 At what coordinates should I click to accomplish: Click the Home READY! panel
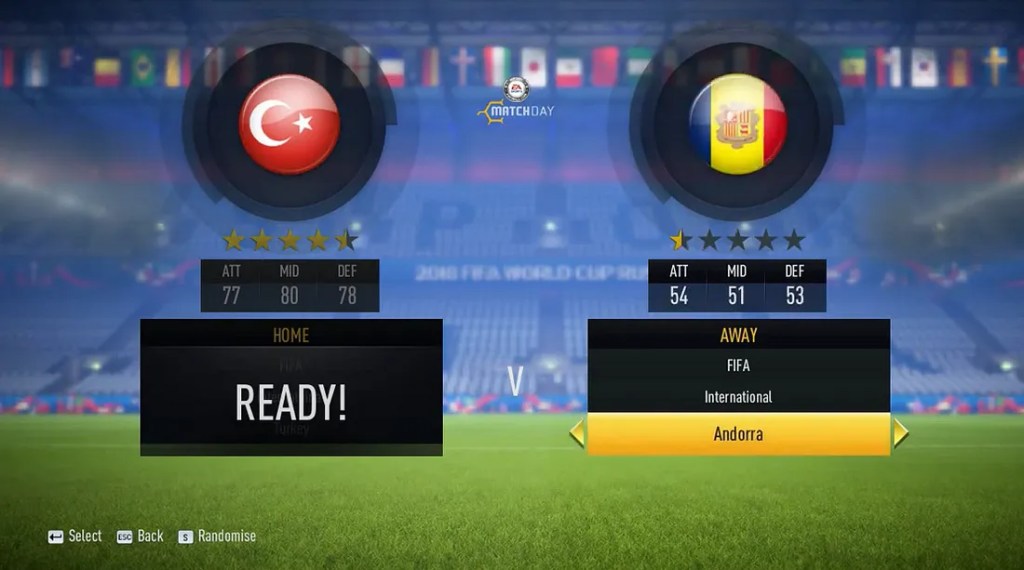[x=291, y=400]
